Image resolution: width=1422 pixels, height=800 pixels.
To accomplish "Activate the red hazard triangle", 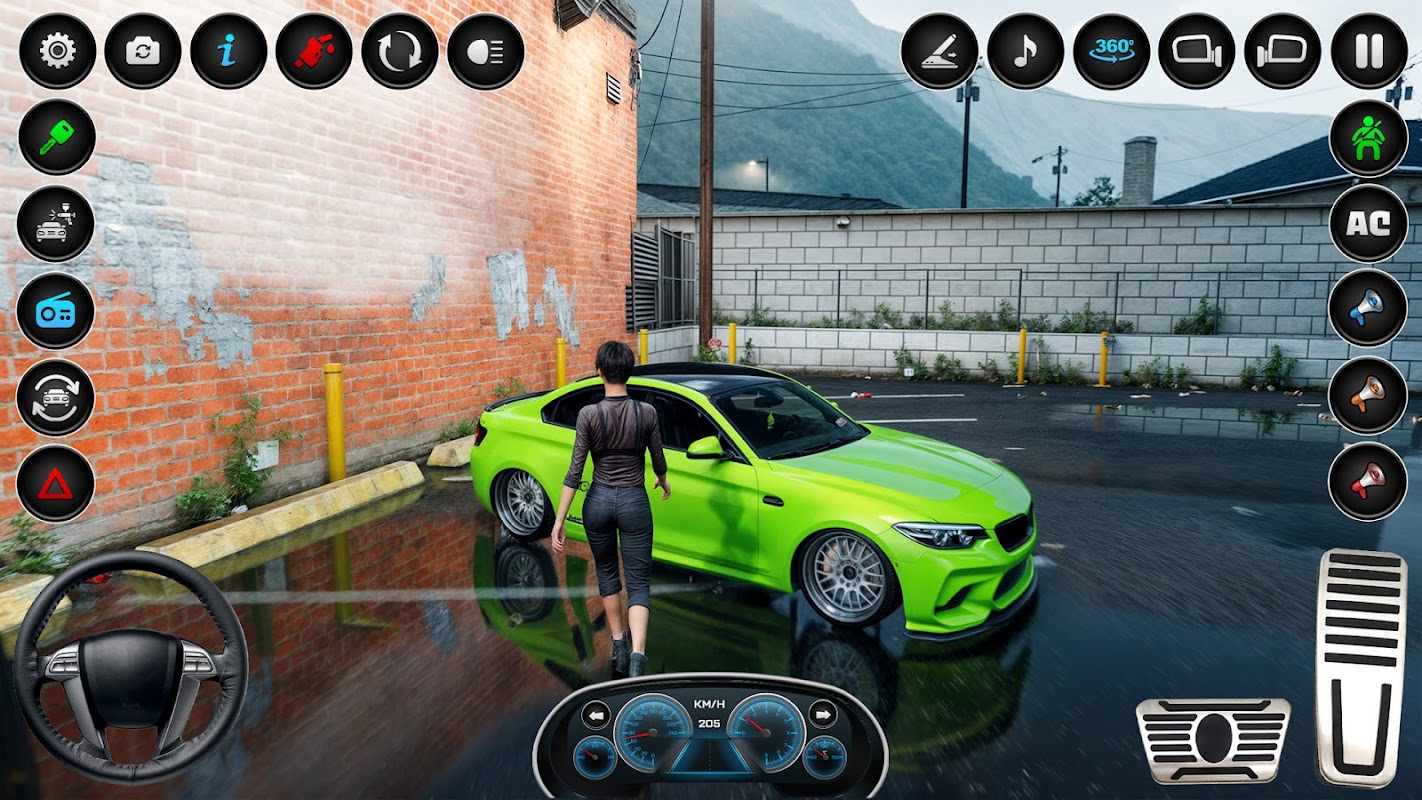I will 56,484.
